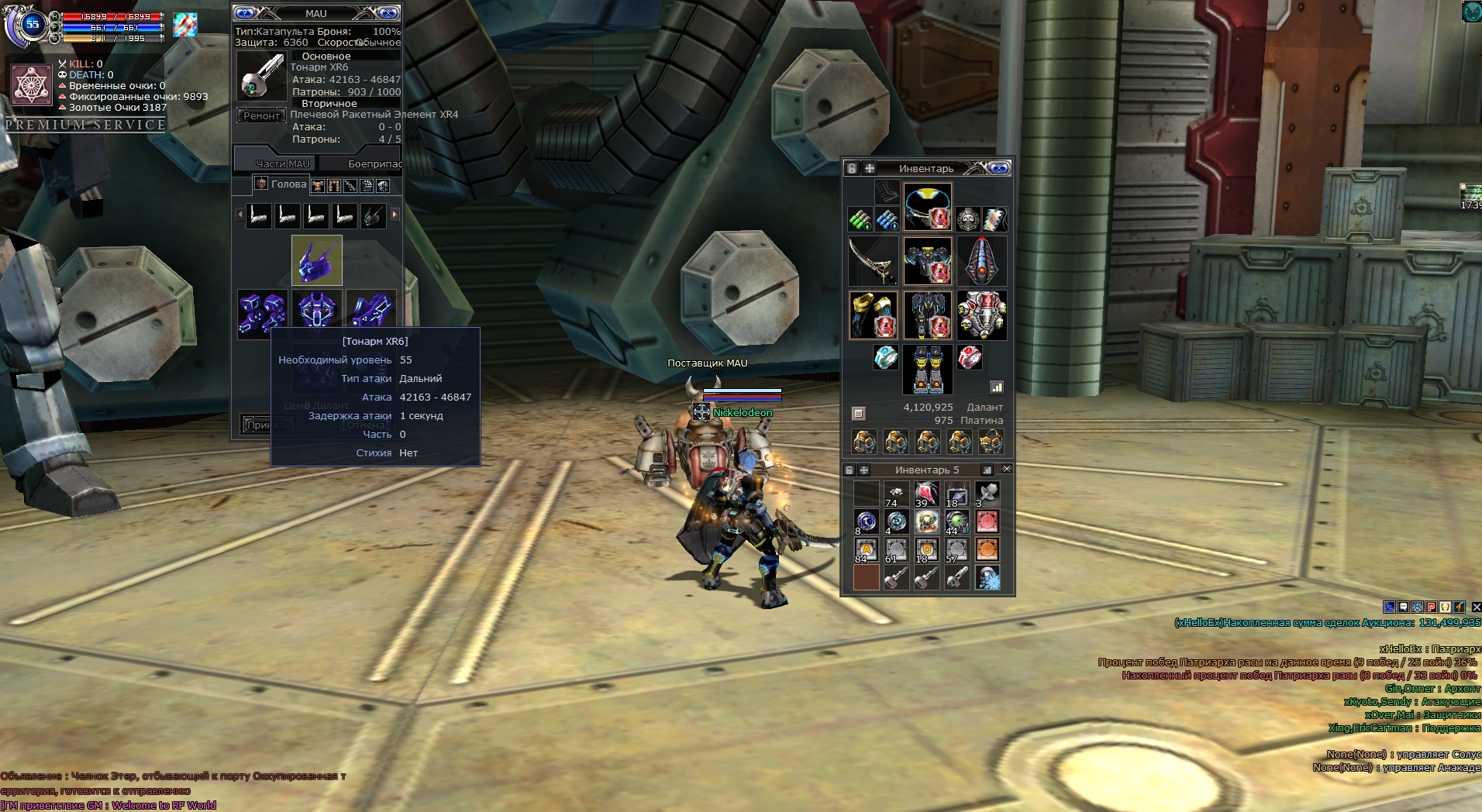Select the purple MAU head part slot
This screenshot has height=812, width=1482.
point(316,260)
